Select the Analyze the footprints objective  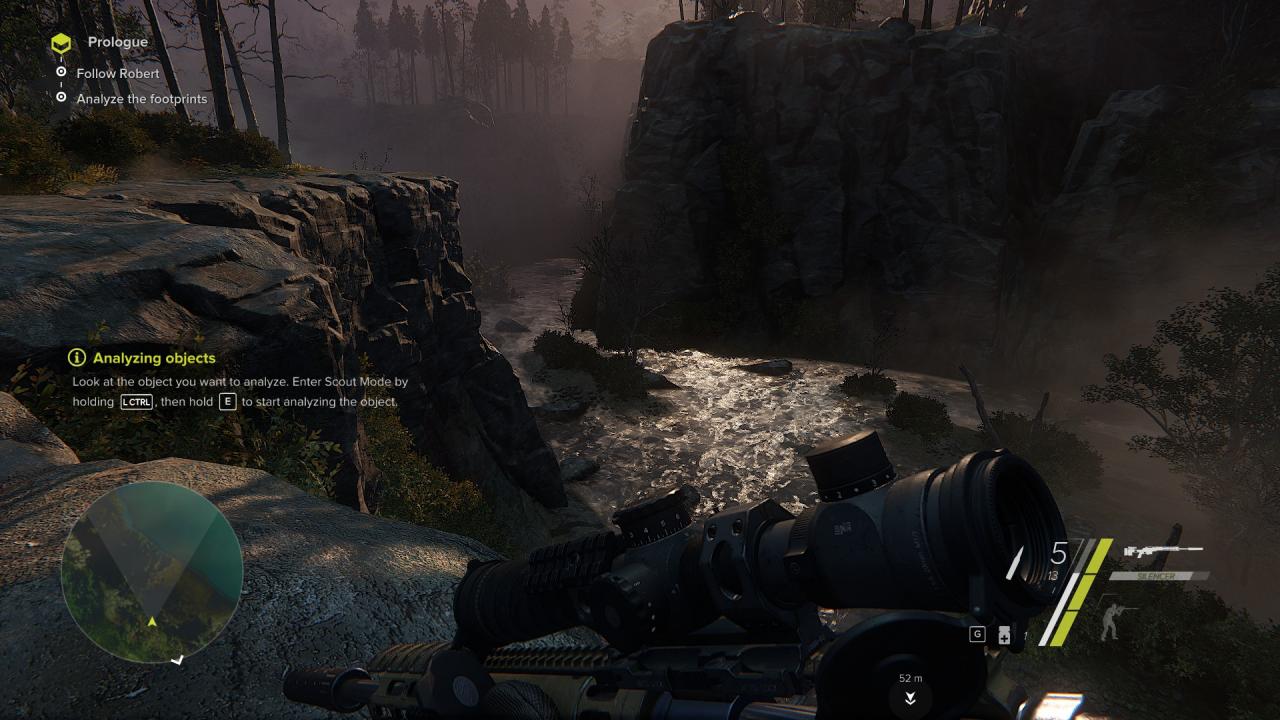coord(141,99)
